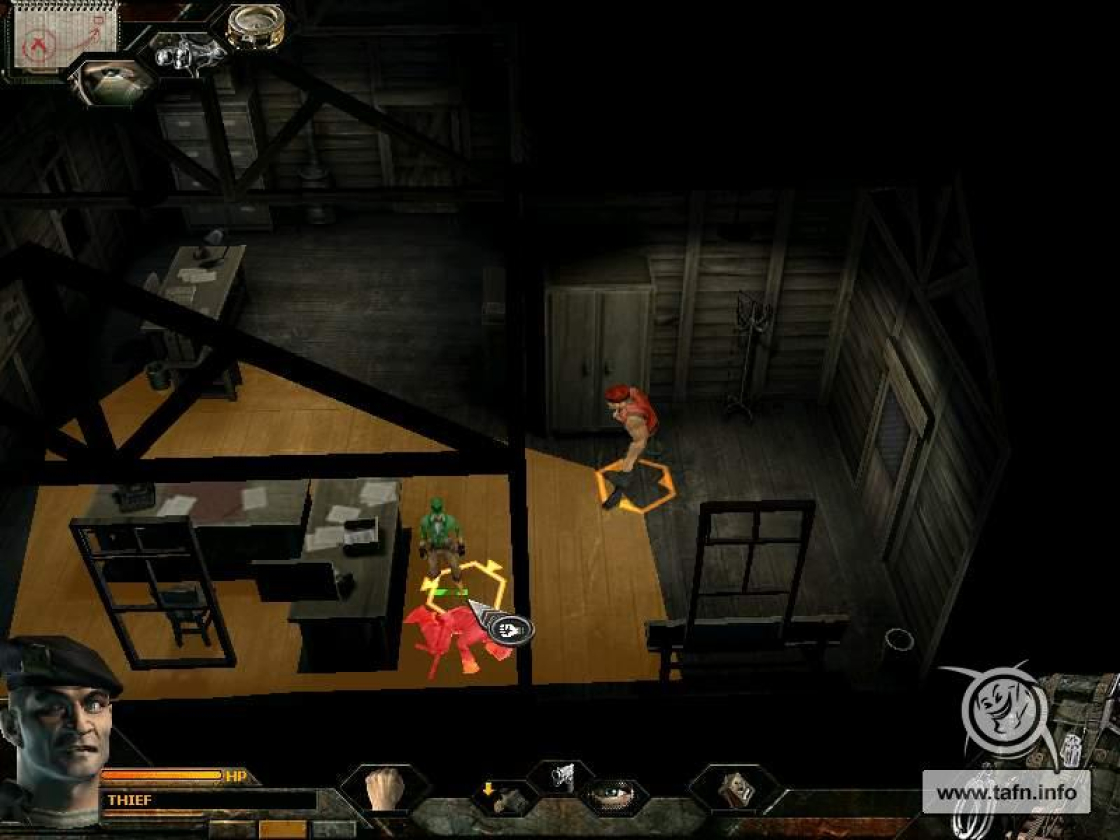1120x840 pixels.
Task: Choose the fist punch action
Action: pyautogui.click(x=384, y=788)
